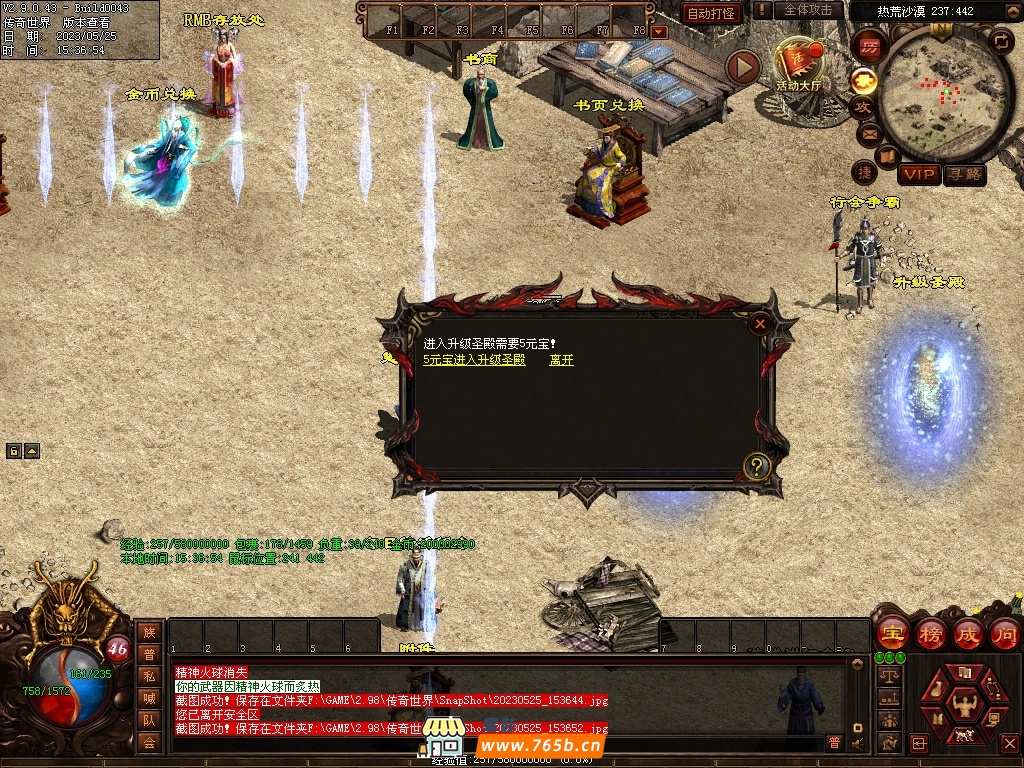
Task: Close the NPC dialogue window
Action: pos(760,323)
